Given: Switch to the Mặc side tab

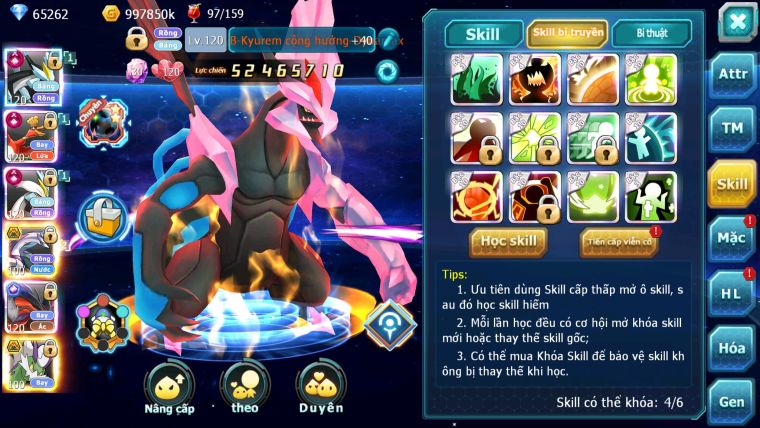Looking at the screenshot, I should 732,238.
